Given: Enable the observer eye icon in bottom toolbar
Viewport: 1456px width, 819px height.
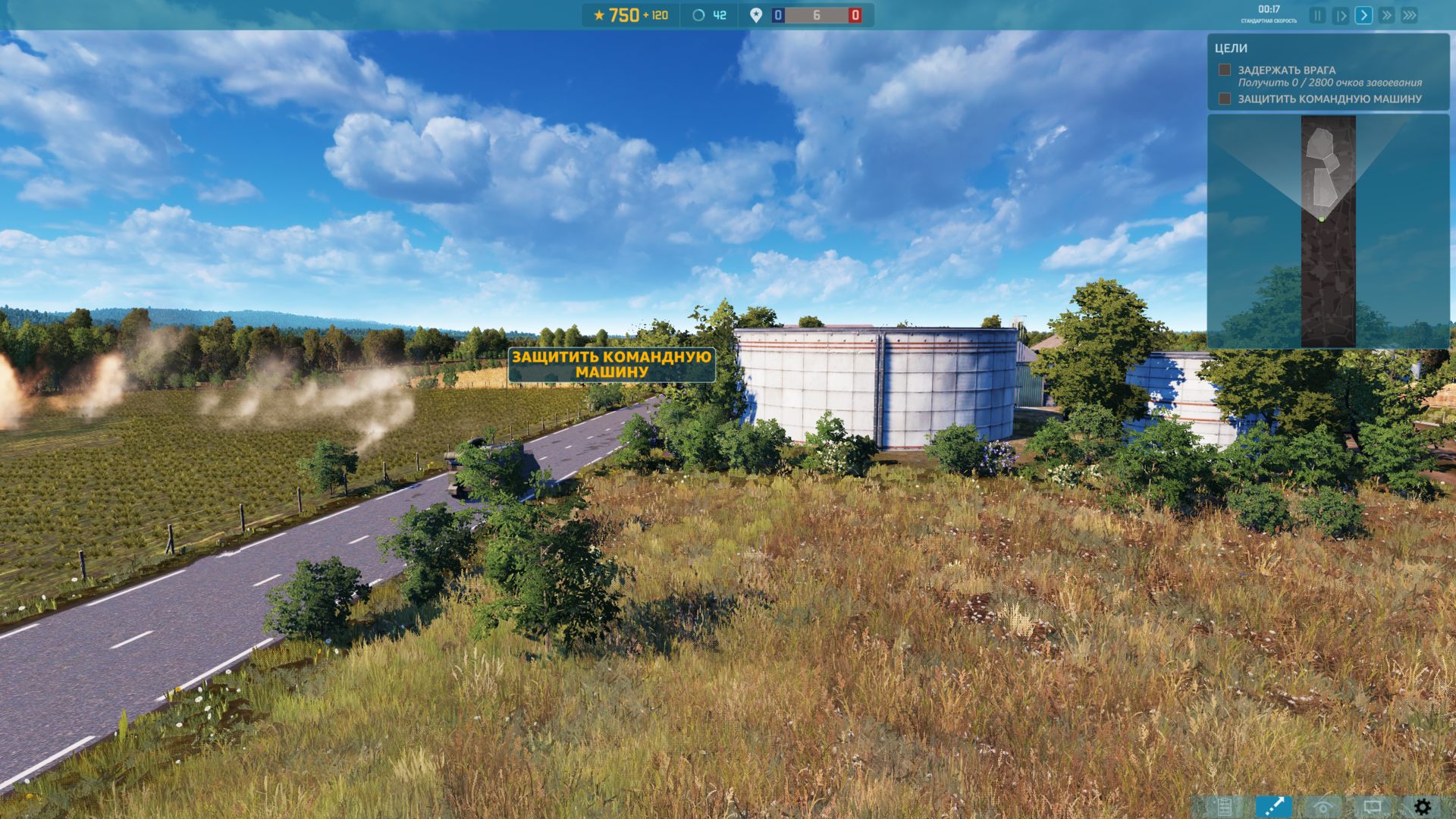Looking at the screenshot, I should [1323, 805].
